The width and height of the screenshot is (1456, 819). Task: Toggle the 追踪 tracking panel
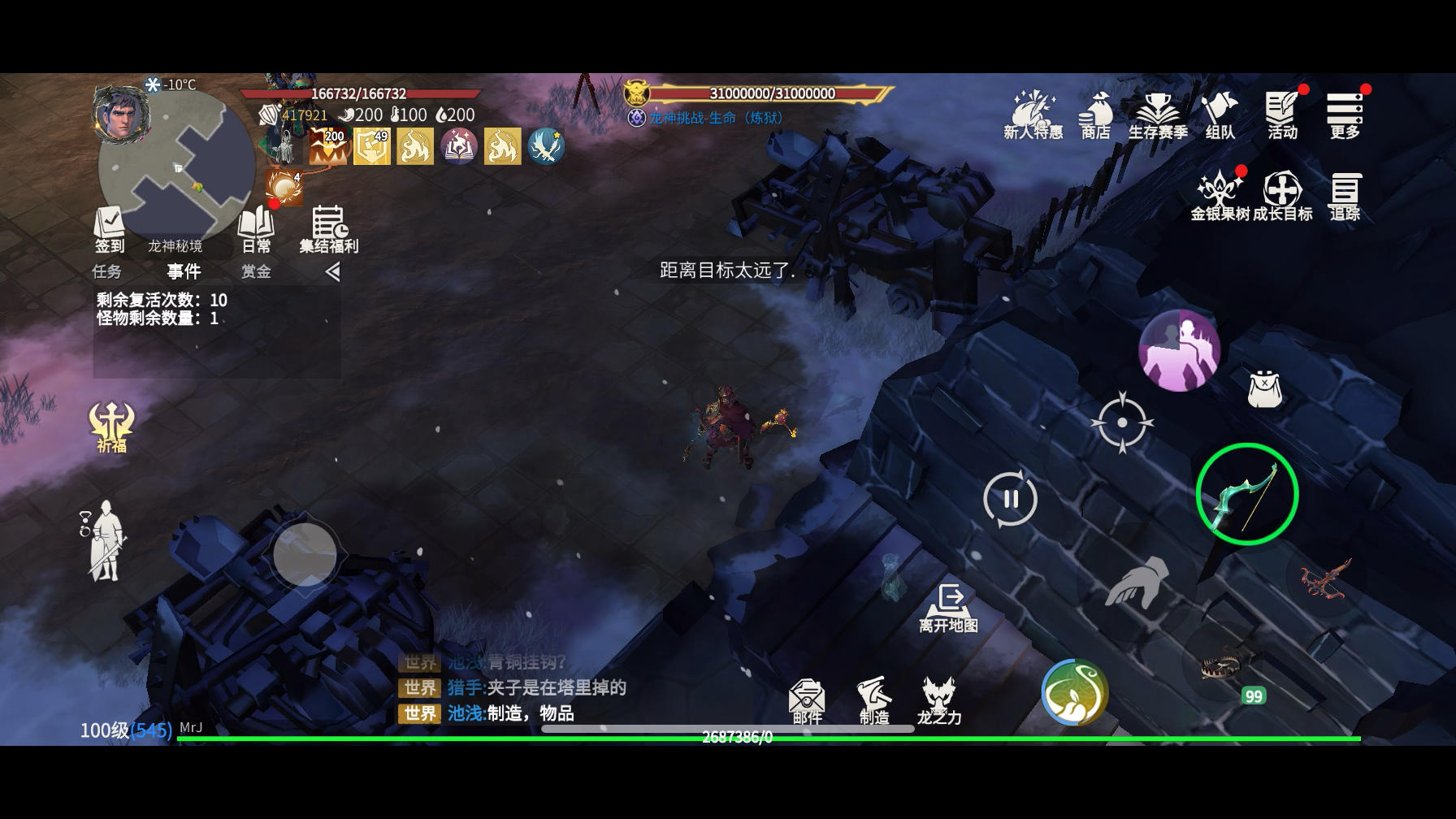pos(1345,196)
